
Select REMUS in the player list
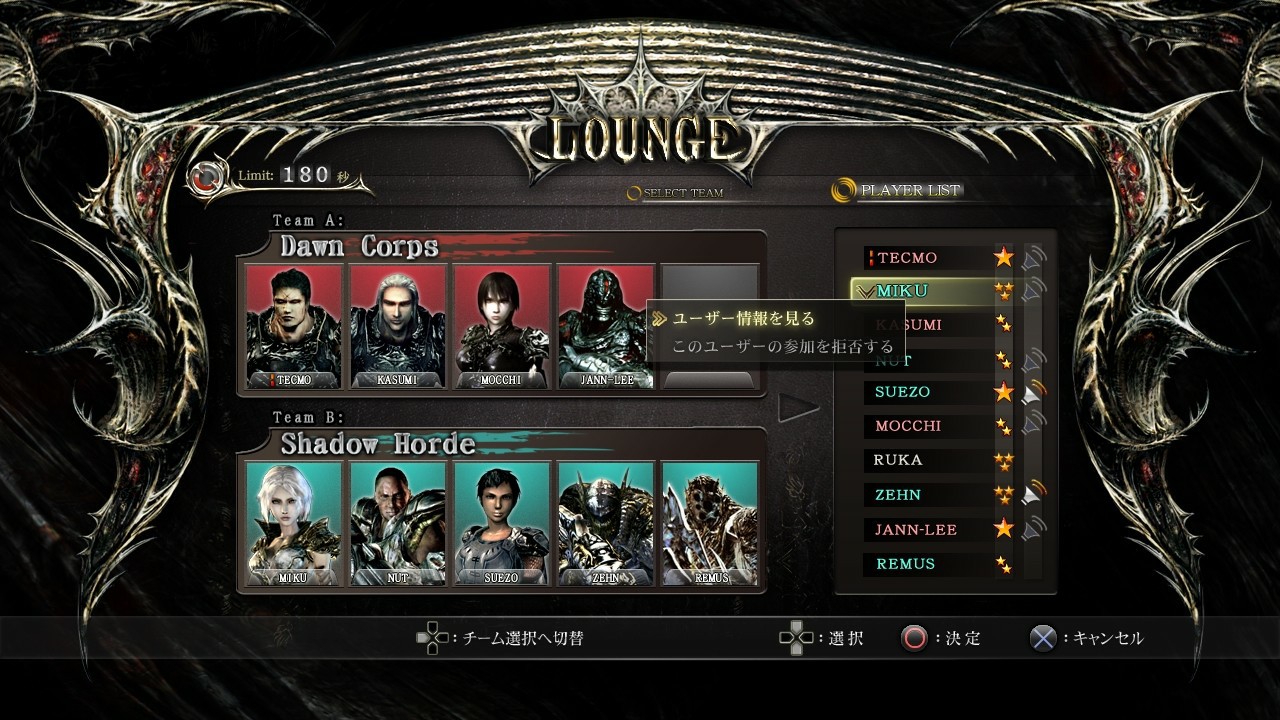(x=905, y=564)
